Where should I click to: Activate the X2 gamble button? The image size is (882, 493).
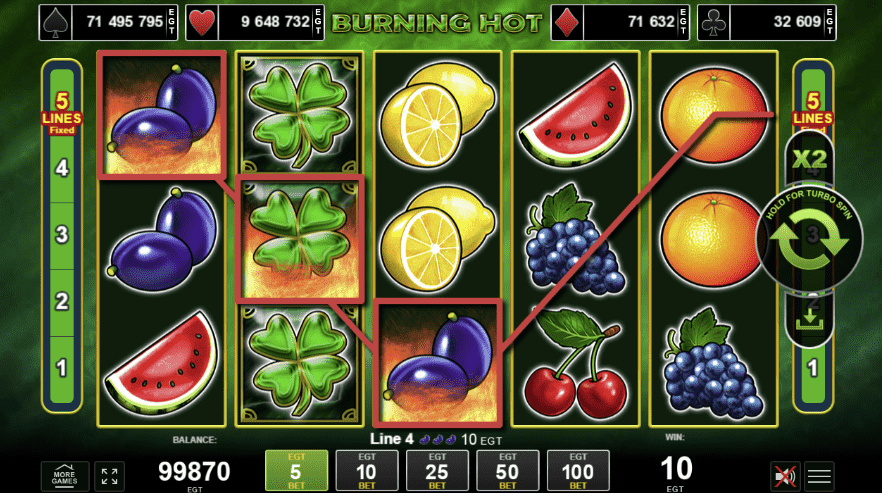click(x=809, y=159)
